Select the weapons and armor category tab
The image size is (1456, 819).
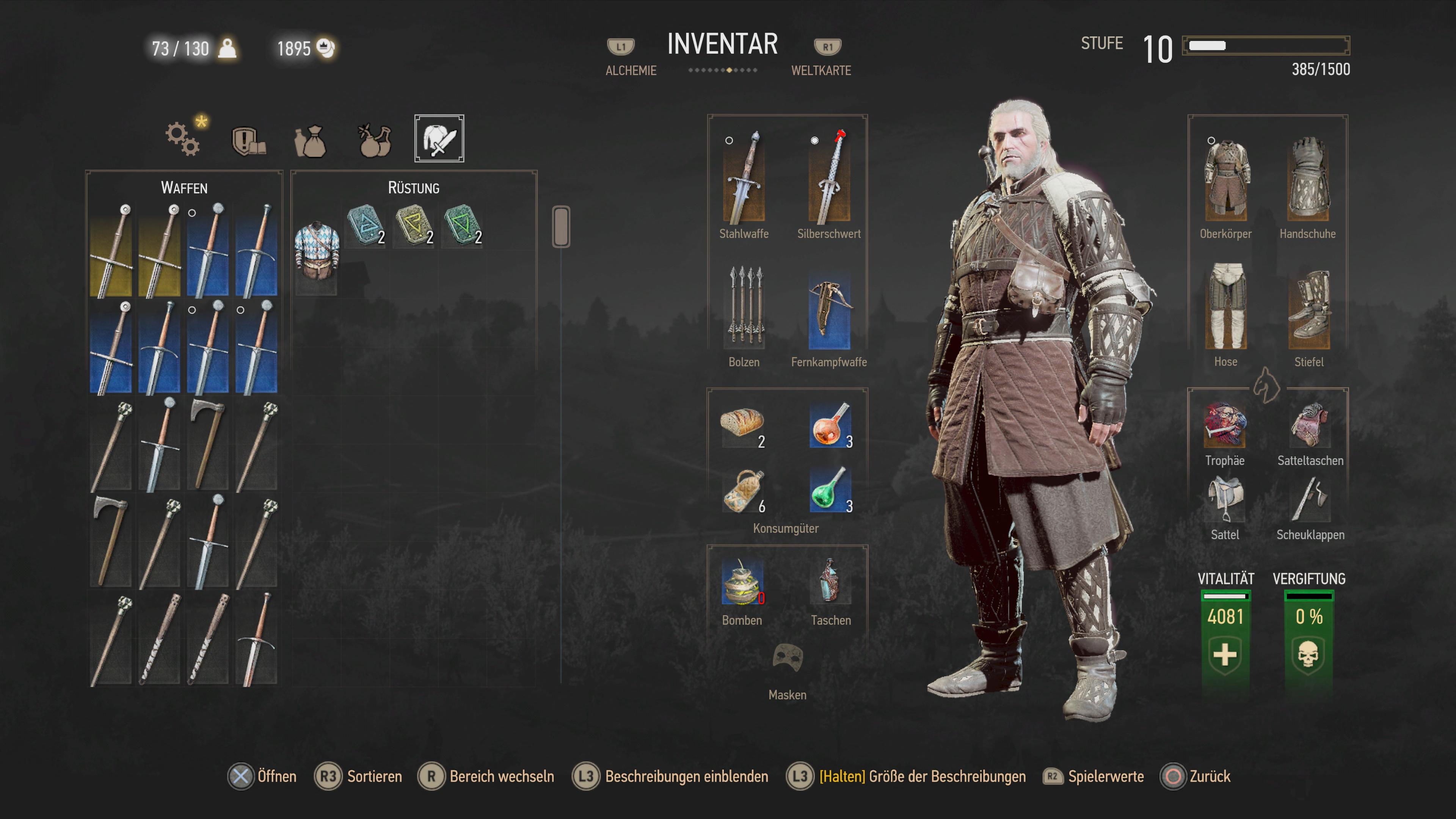pyautogui.click(x=439, y=138)
